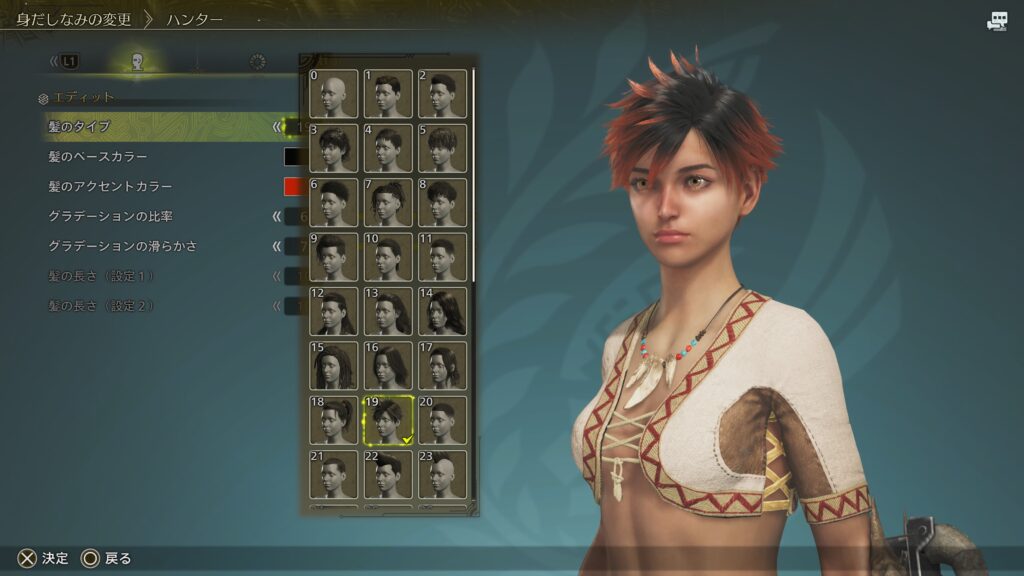The height and width of the screenshot is (576, 1024).
Task: Choose hairstyle thumbnail number 1
Action: coord(388,94)
